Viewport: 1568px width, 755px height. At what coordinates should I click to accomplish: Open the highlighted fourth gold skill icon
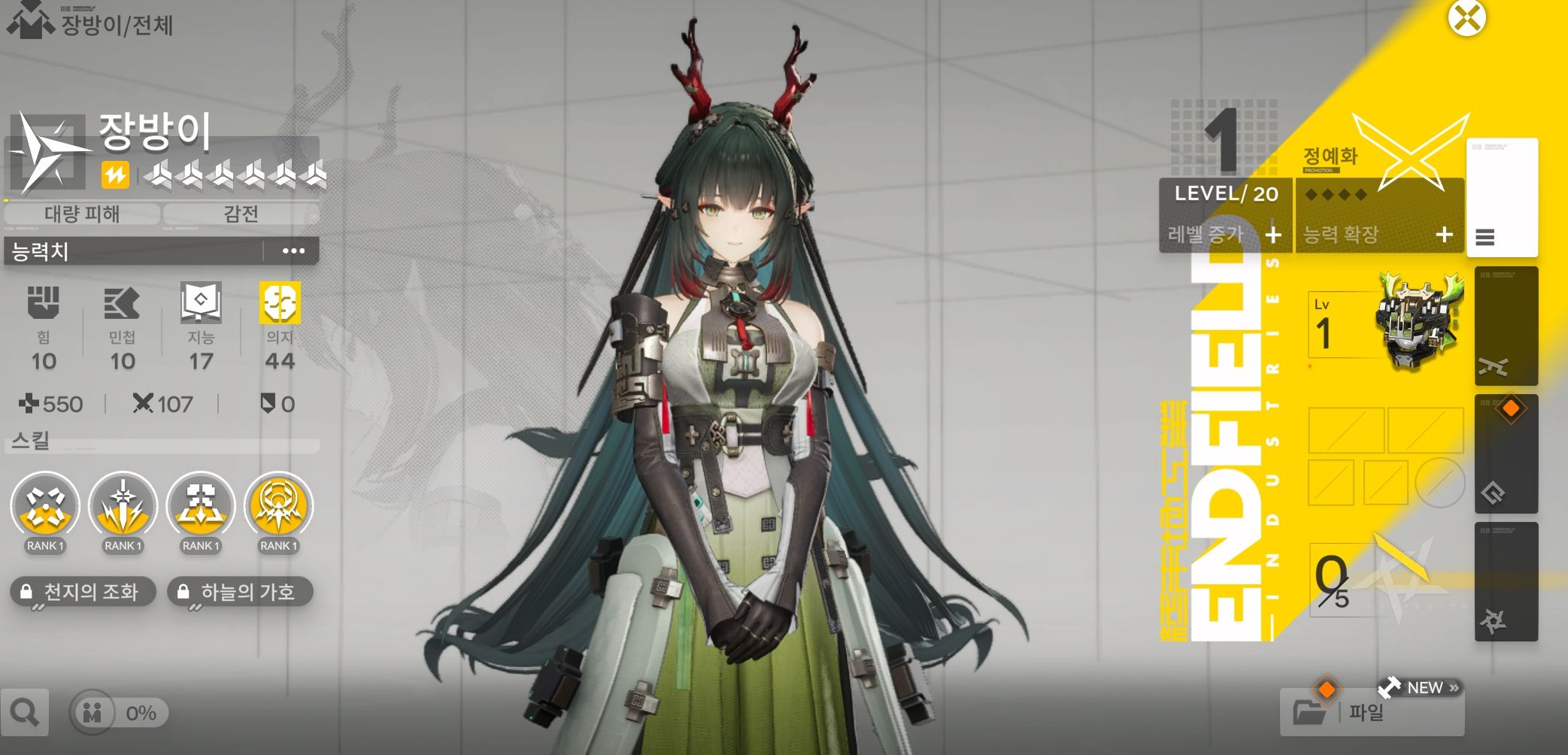[278, 506]
